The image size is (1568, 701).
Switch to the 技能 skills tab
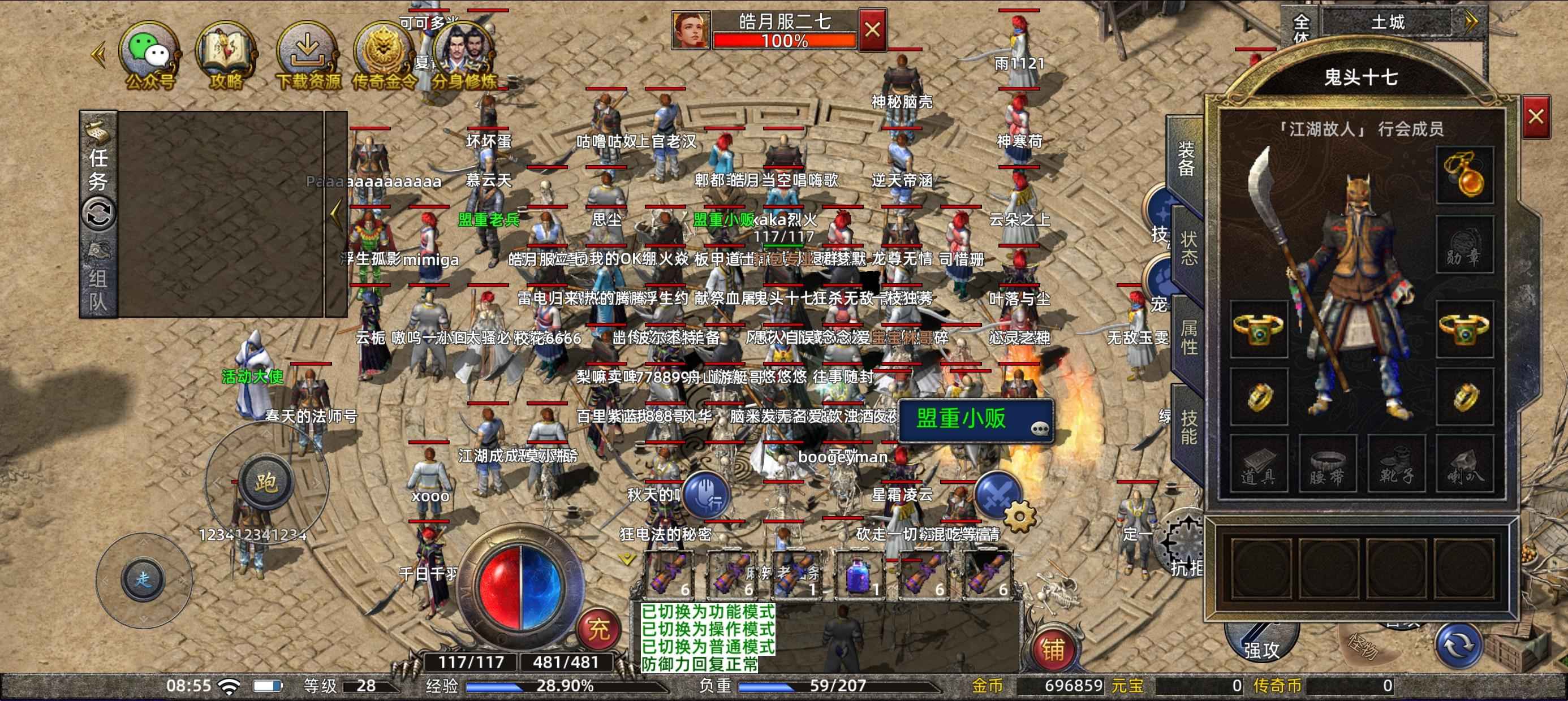(1188, 427)
